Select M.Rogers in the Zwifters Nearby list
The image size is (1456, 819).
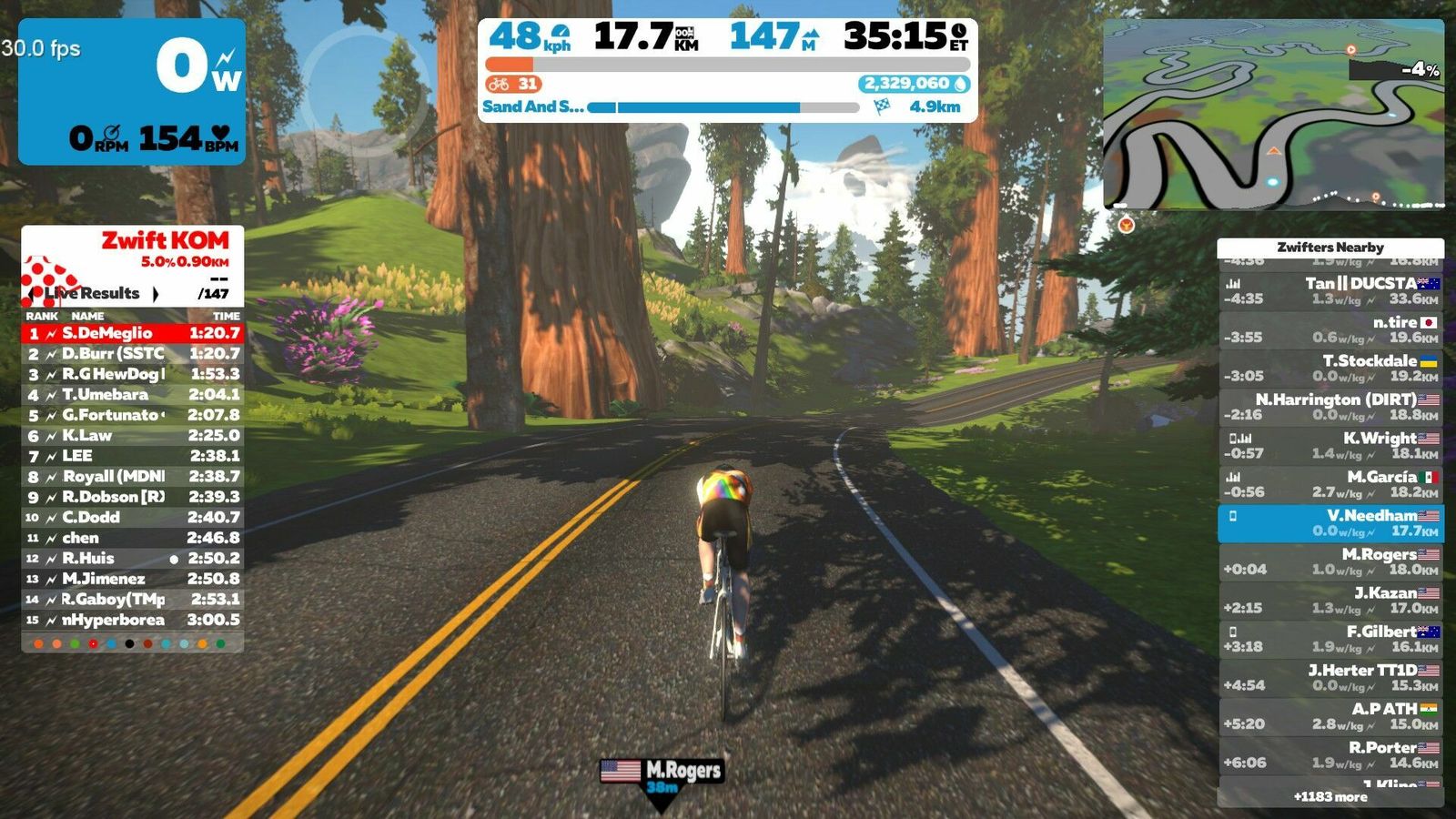click(x=1330, y=561)
